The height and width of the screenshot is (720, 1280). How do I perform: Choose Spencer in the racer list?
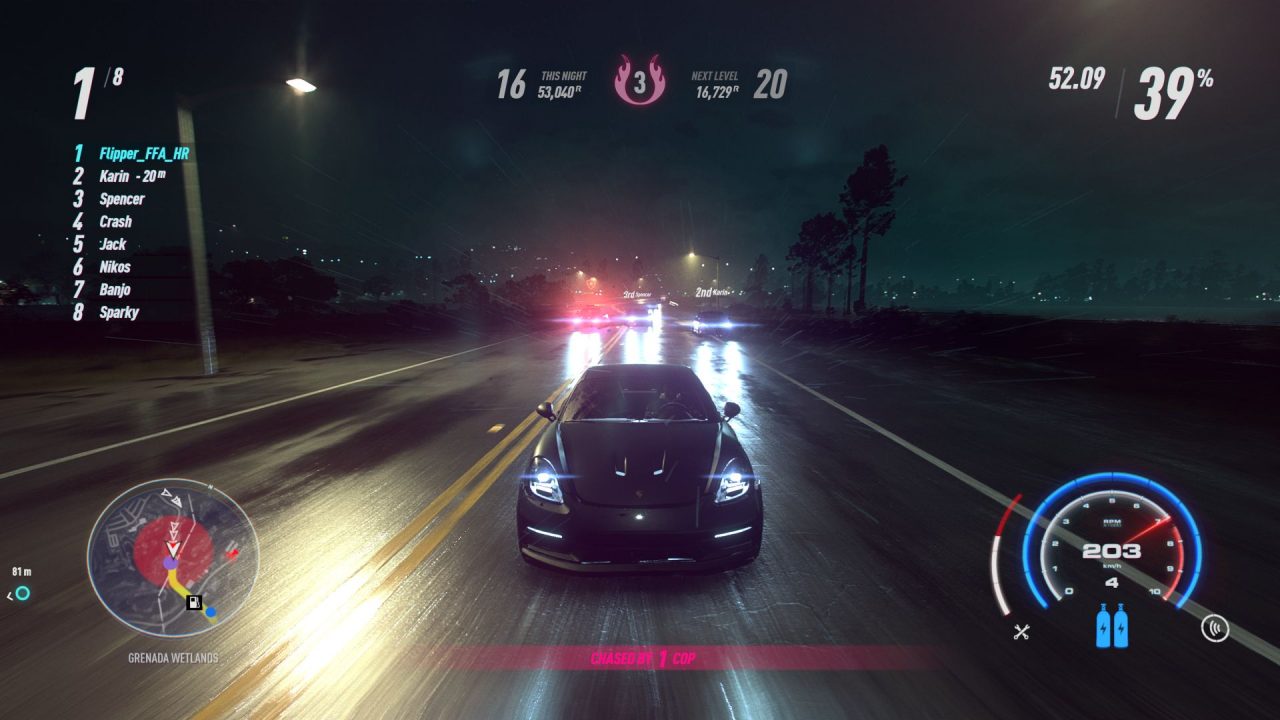[x=122, y=199]
